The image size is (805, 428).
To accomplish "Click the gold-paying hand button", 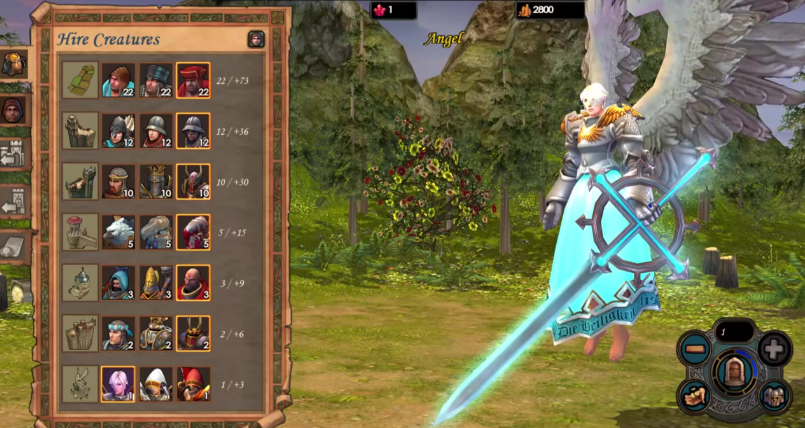I will click(695, 396).
